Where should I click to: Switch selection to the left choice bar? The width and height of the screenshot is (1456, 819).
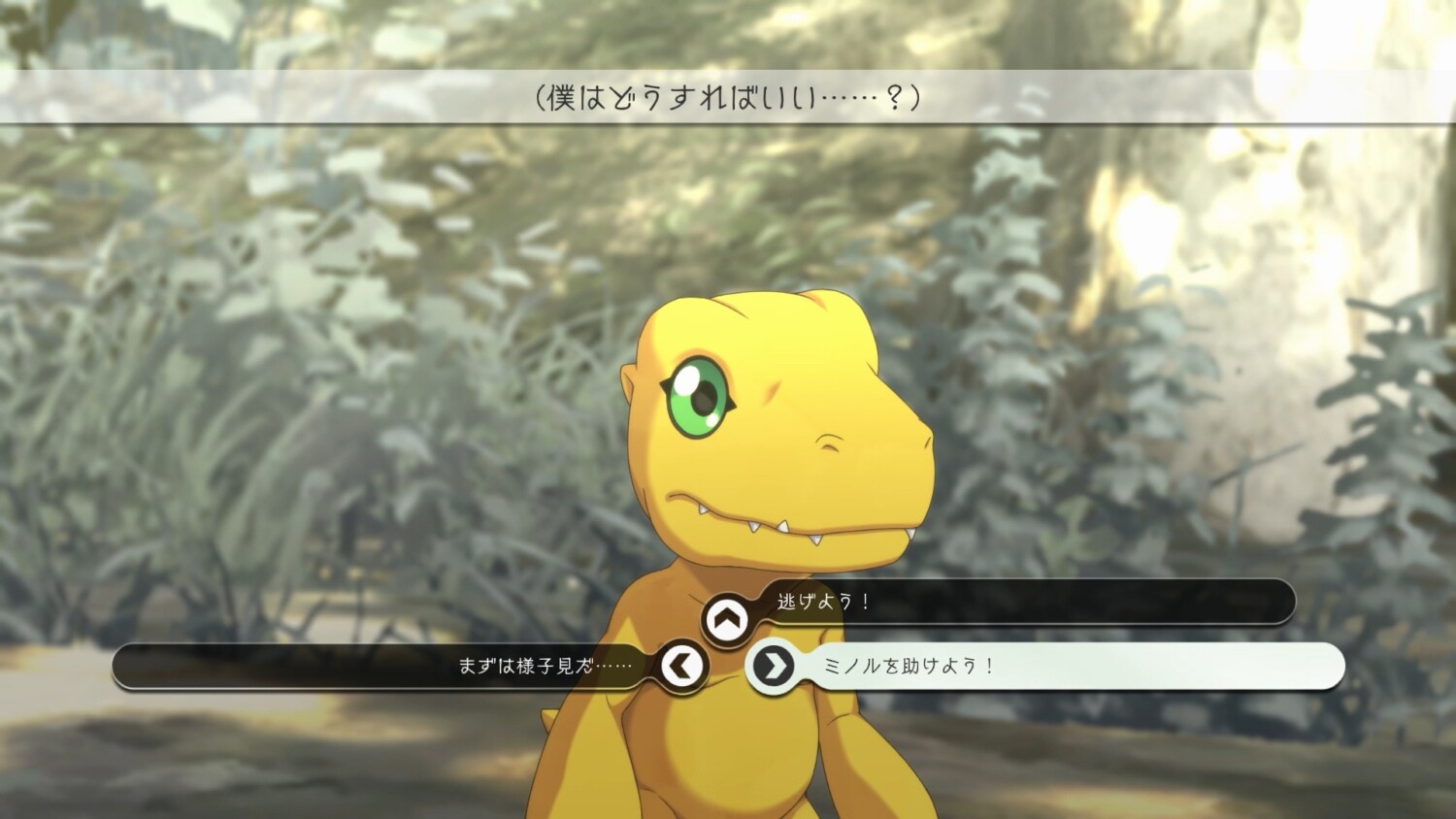pos(388,667)
